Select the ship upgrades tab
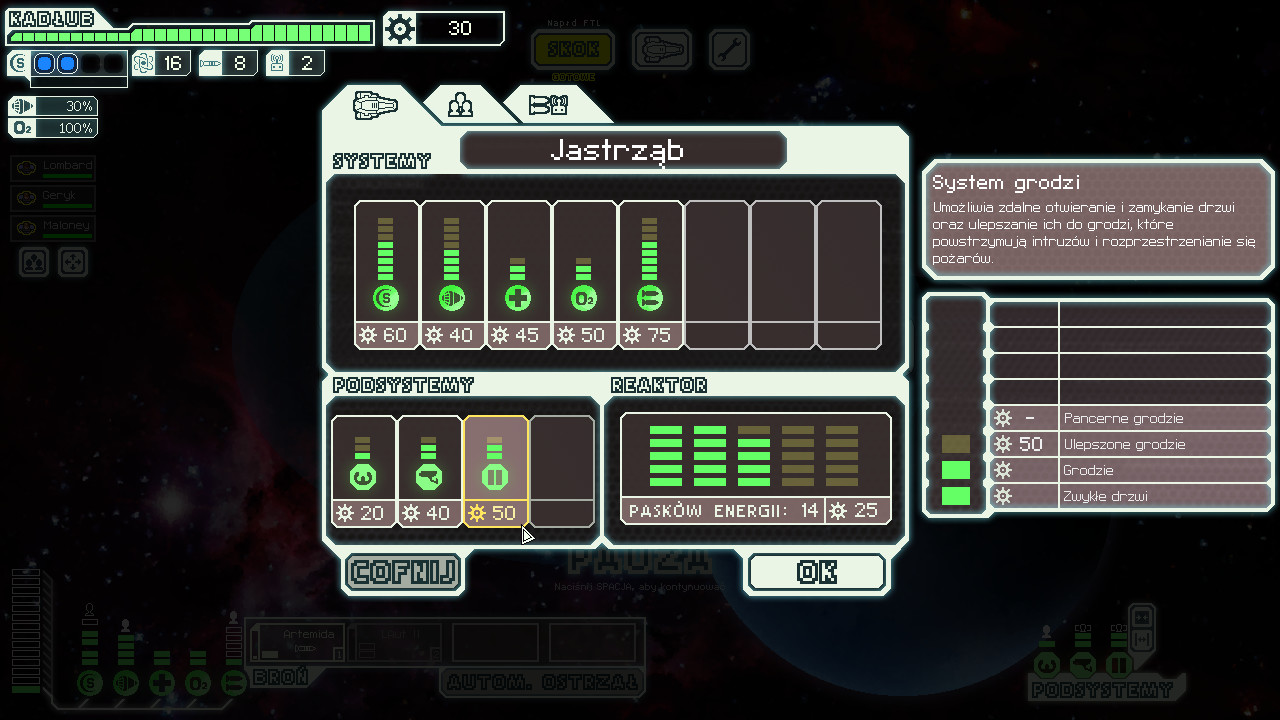 [376, 105]
